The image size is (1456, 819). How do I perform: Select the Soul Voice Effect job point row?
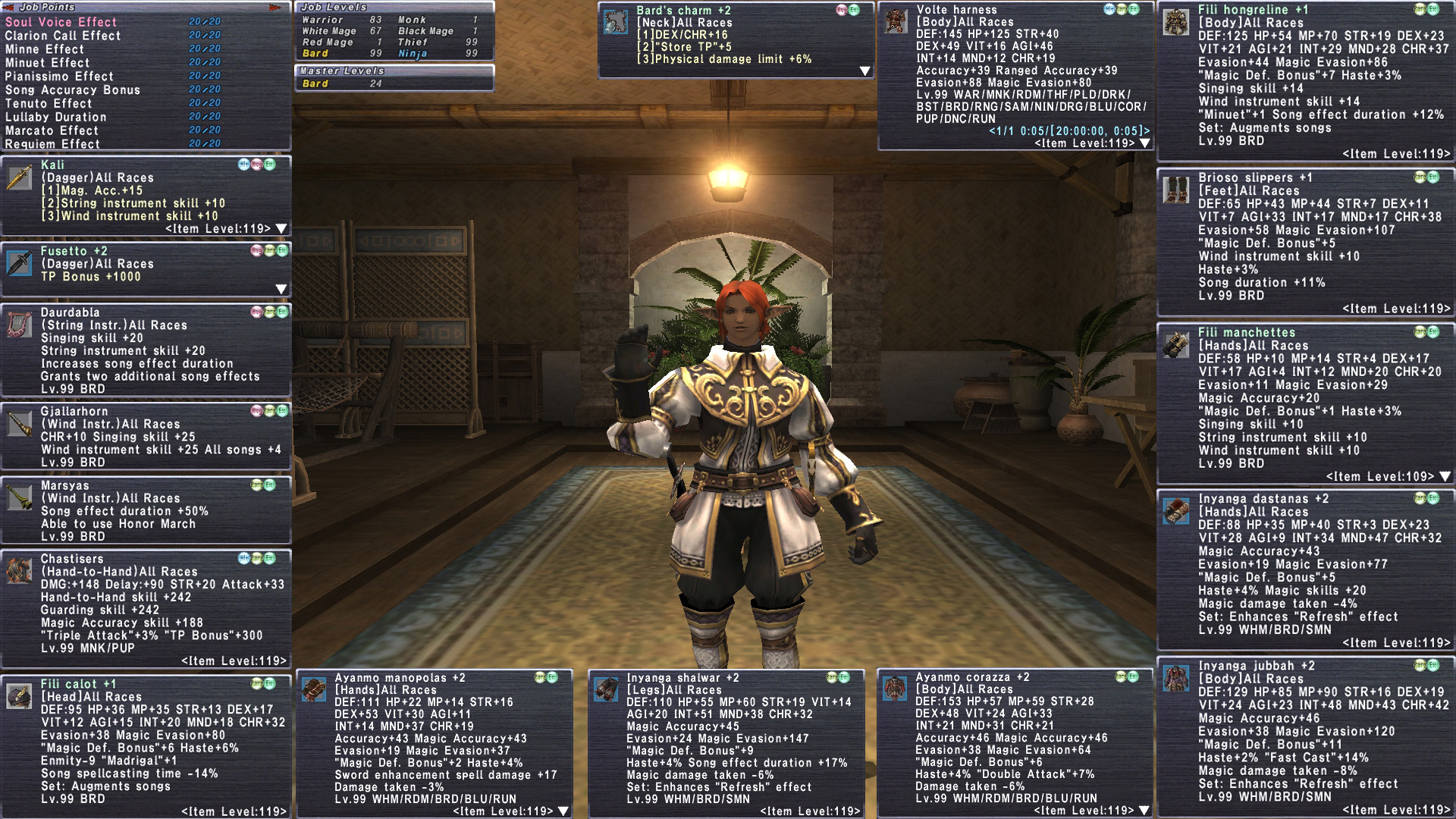coord(61,22)
